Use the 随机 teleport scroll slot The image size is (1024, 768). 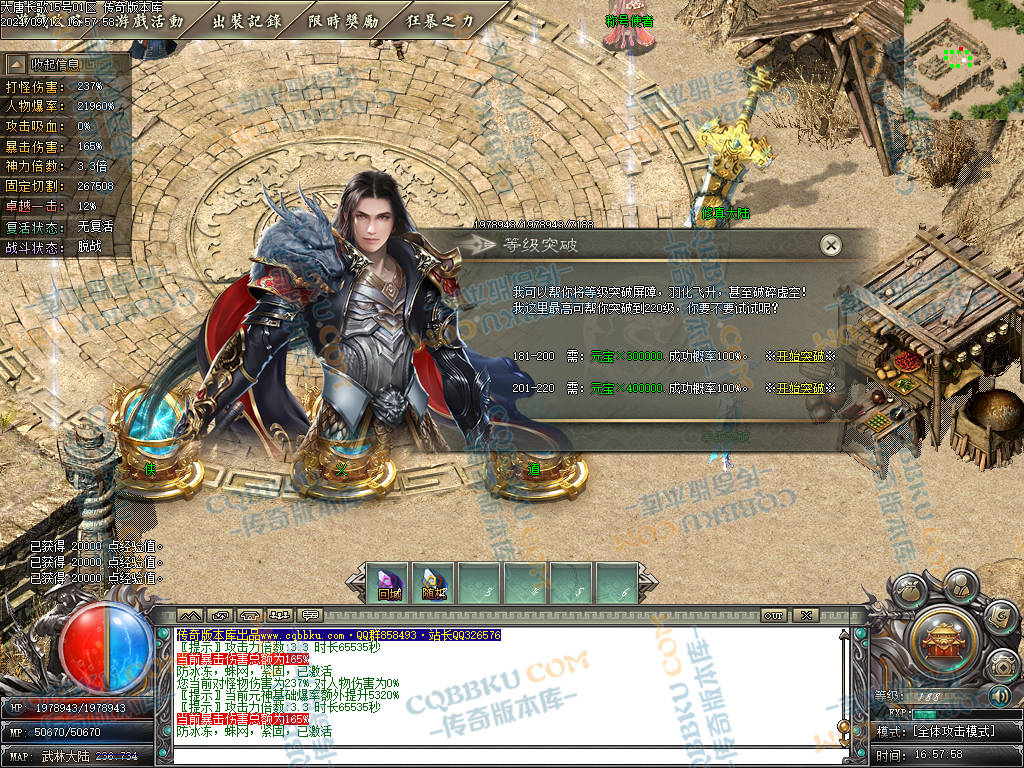[x=434, y=584]
